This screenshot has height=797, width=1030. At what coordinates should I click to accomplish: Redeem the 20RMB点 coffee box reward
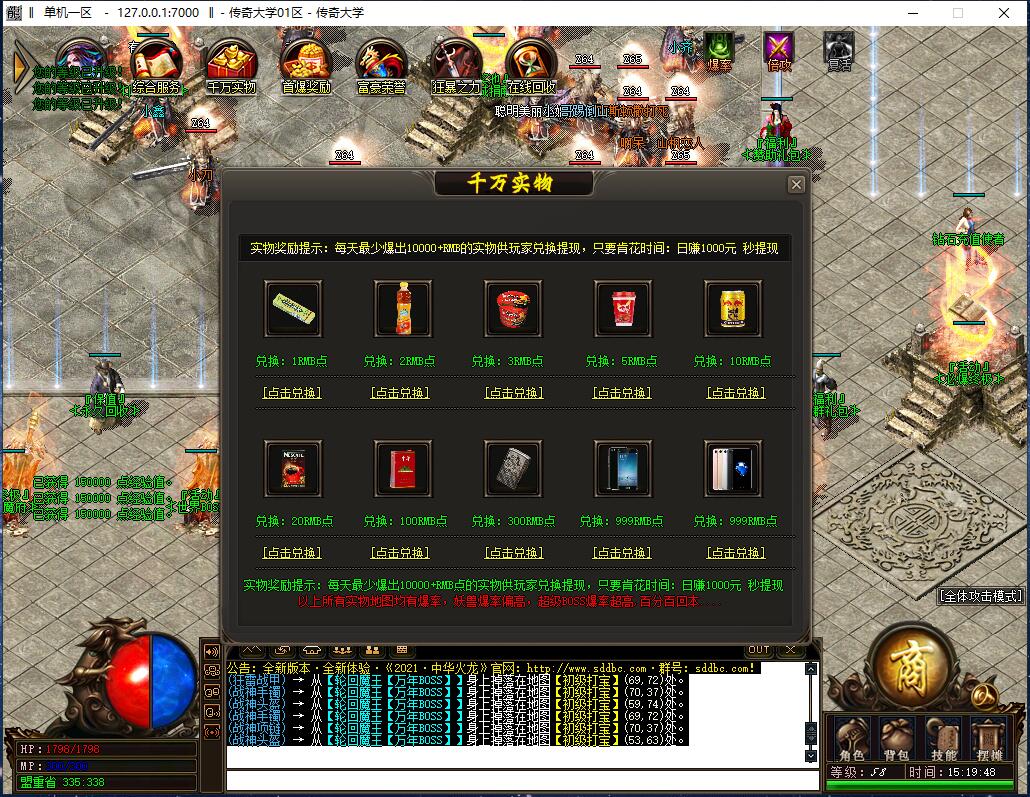(x=292, y=552)
